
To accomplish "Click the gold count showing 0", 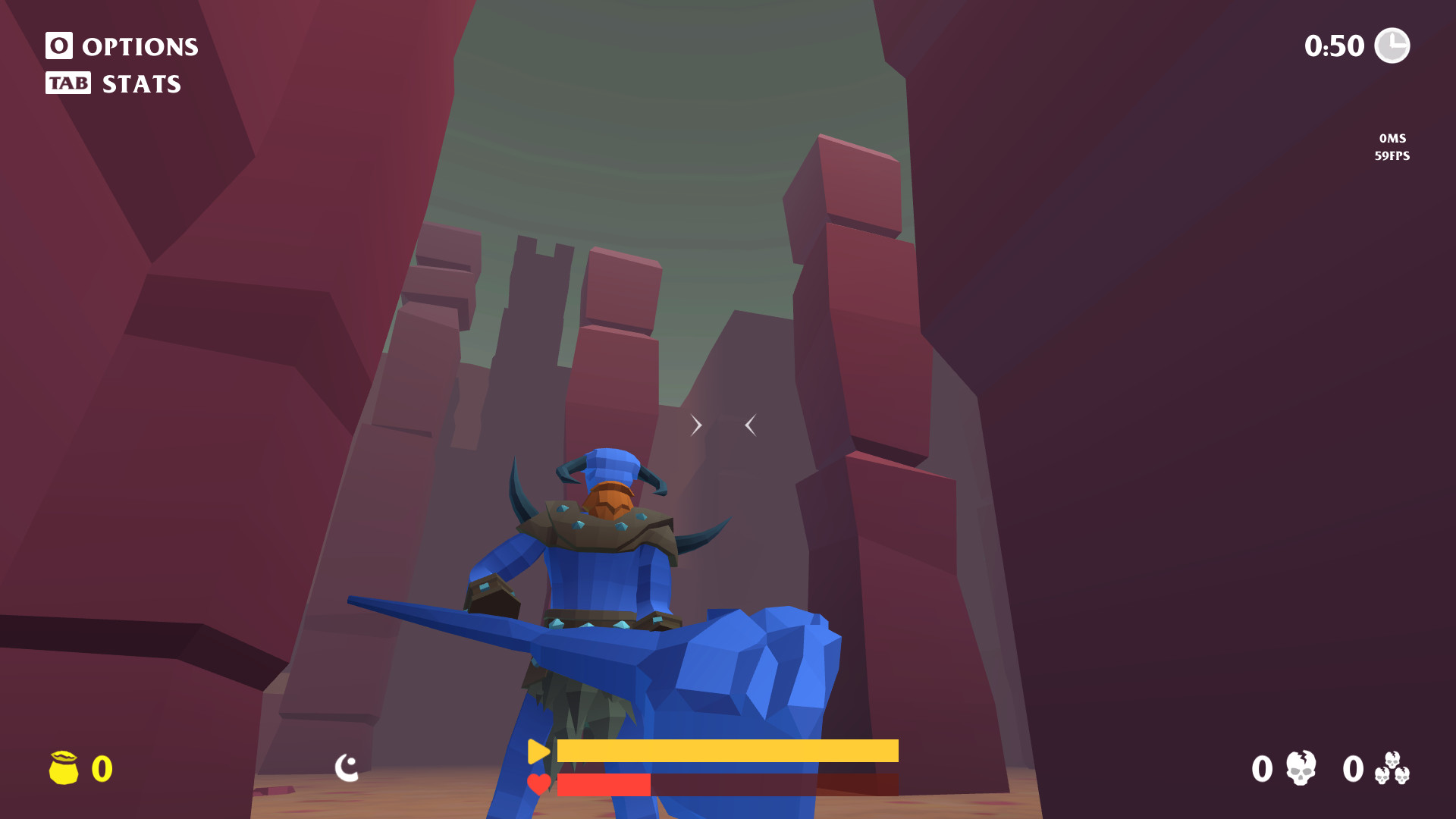I will point(101,768).
